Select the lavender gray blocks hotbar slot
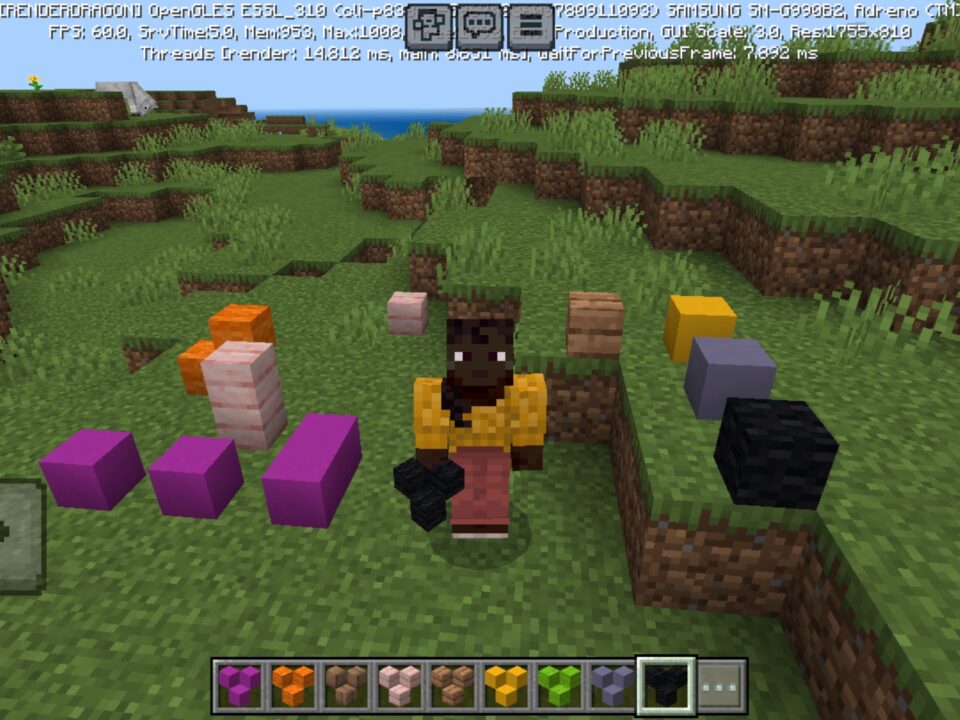Viewport: 960px width, 720px height. click(612, 686)
